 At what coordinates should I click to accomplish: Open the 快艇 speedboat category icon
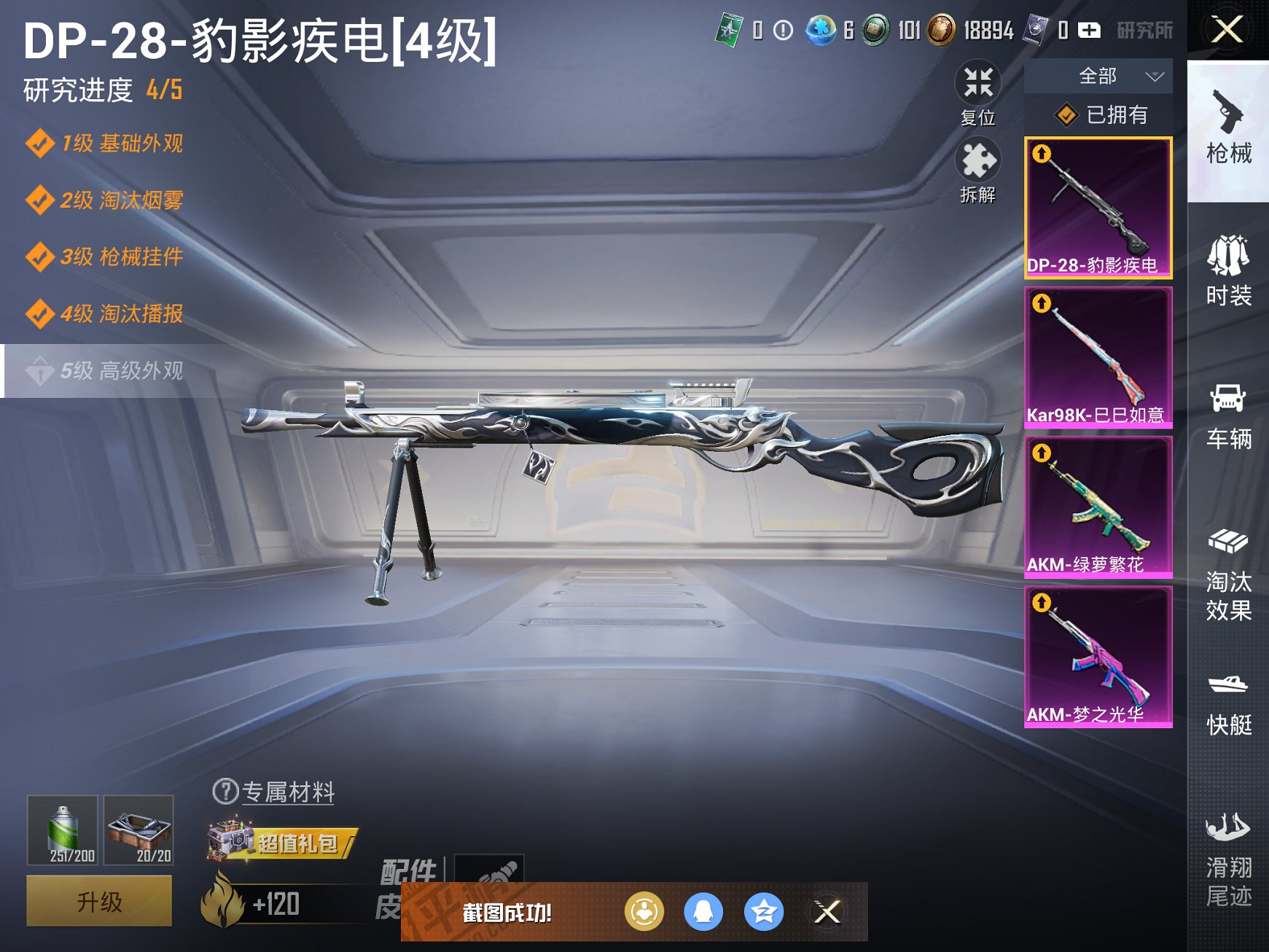(1230, 700)
